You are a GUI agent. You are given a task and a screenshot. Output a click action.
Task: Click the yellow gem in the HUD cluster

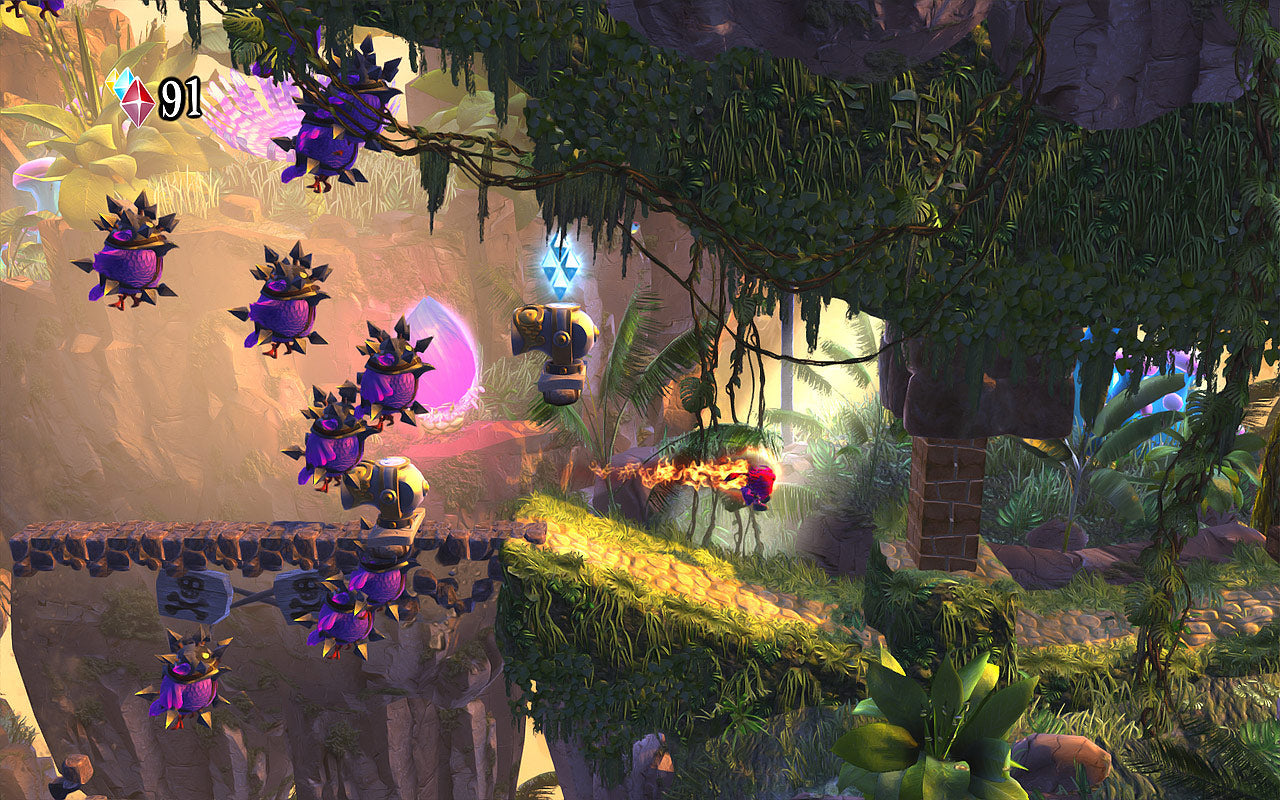(111, 81)
